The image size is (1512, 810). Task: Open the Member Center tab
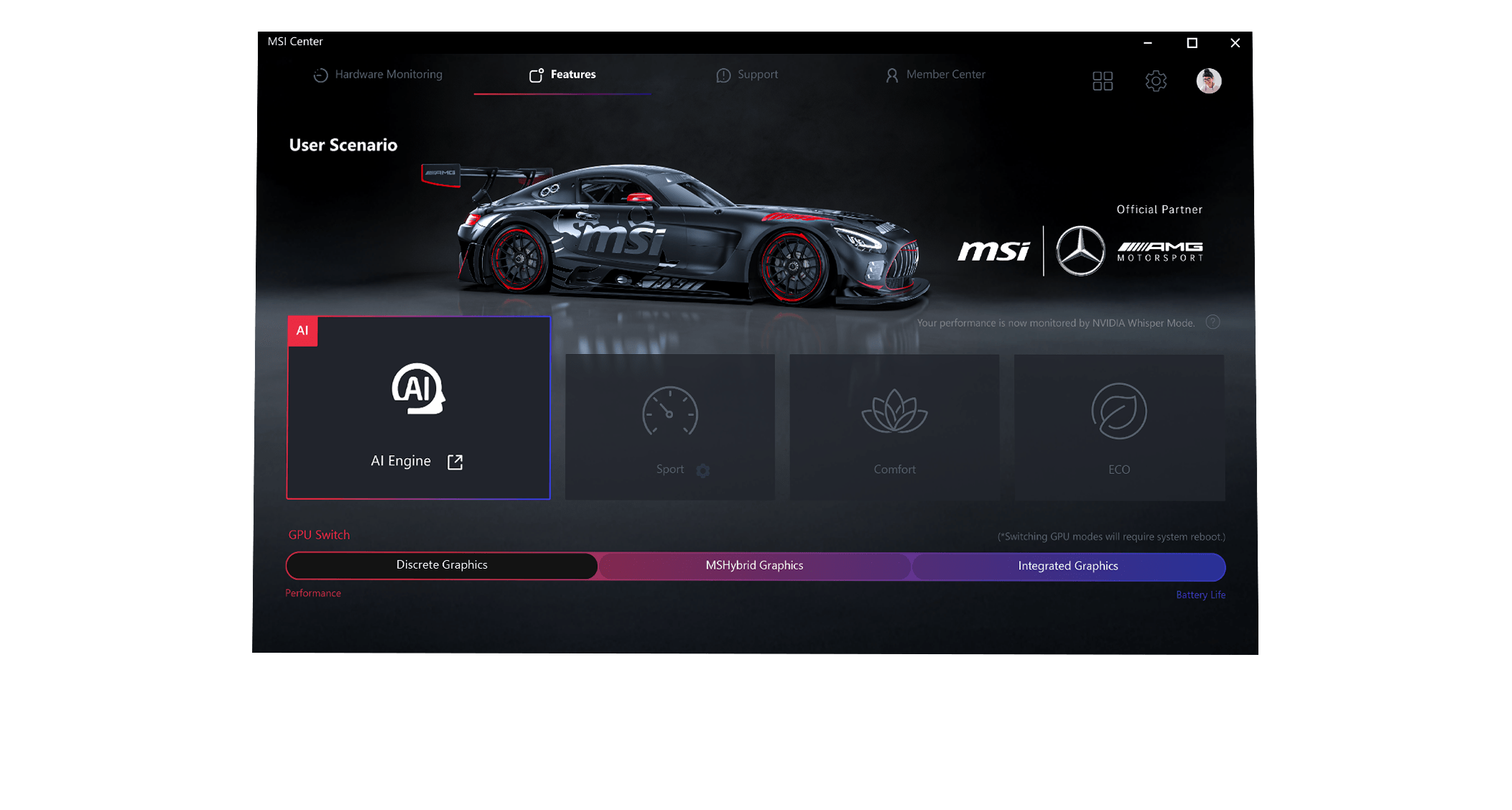pyautogui.click(x=935, y=75)
